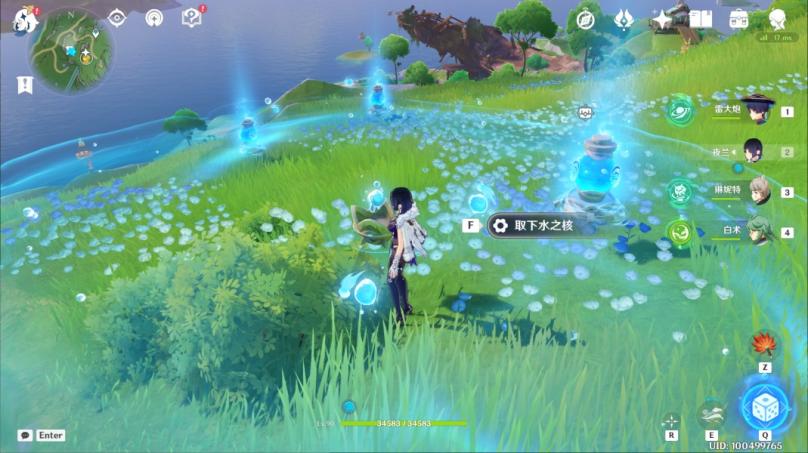Open the four-point star wish icon
Viewport: 808px width, 453px height.
[662, 19]
